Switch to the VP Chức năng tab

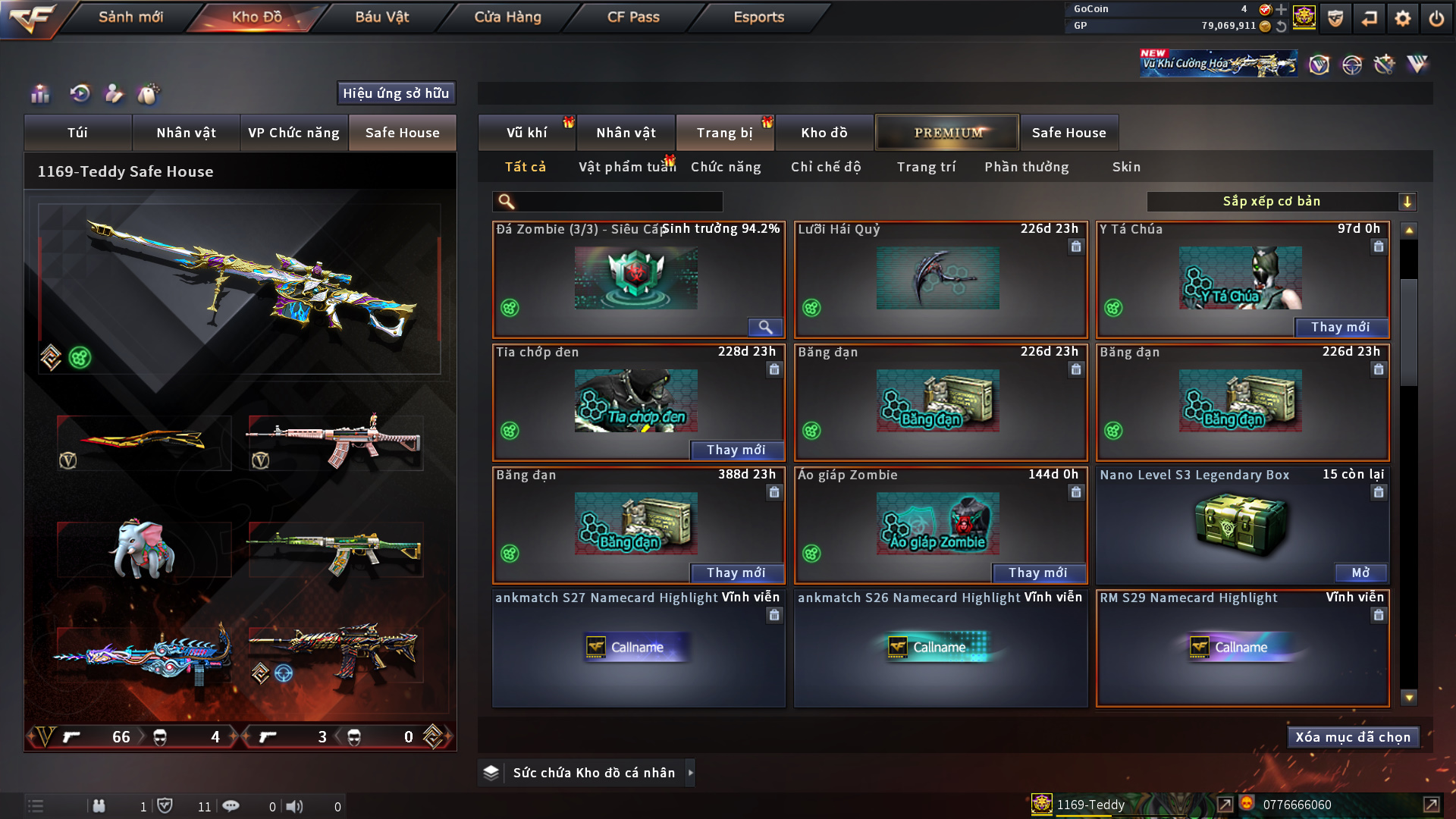(293, 133)
